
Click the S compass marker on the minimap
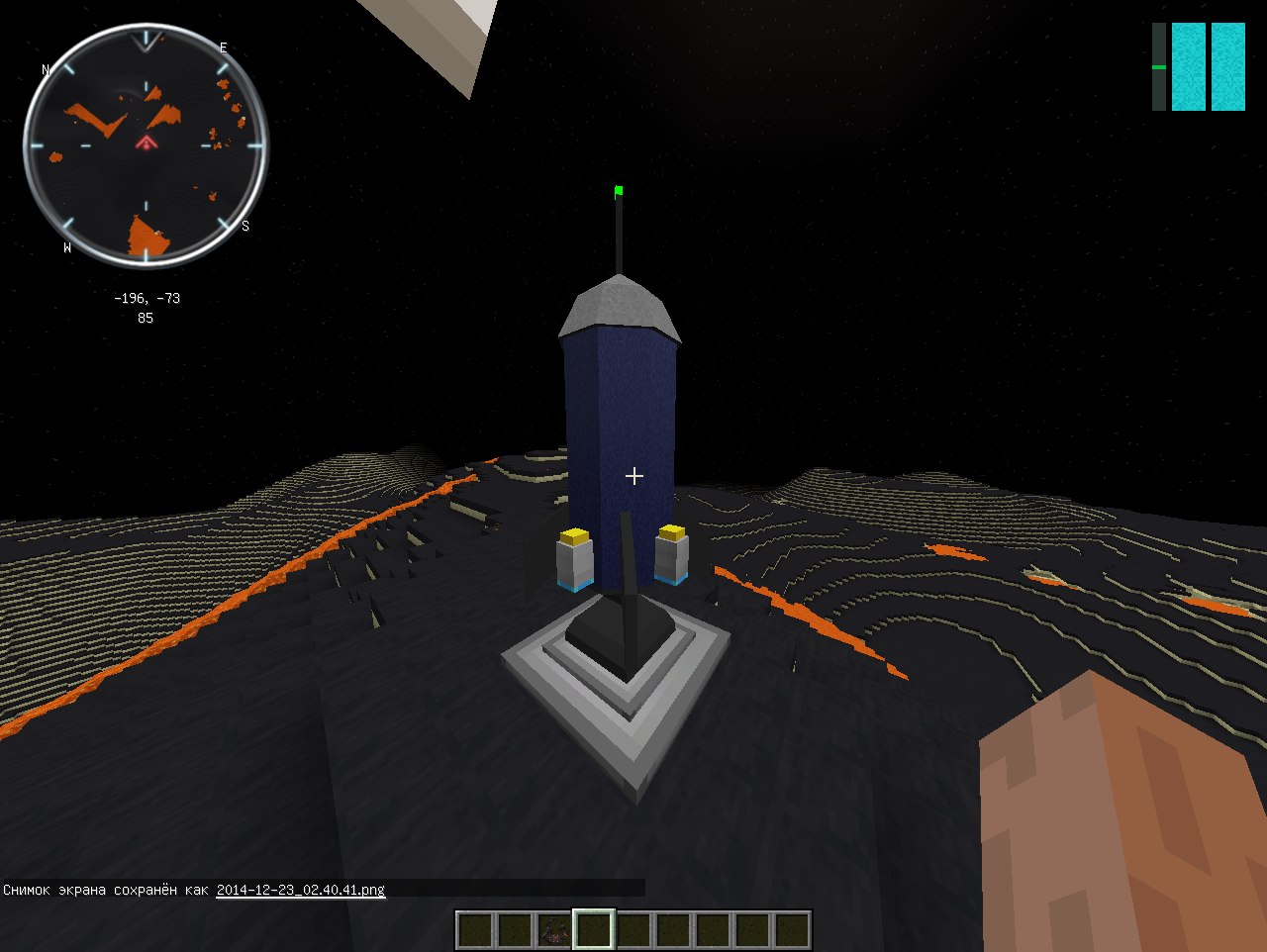point(244,226)
